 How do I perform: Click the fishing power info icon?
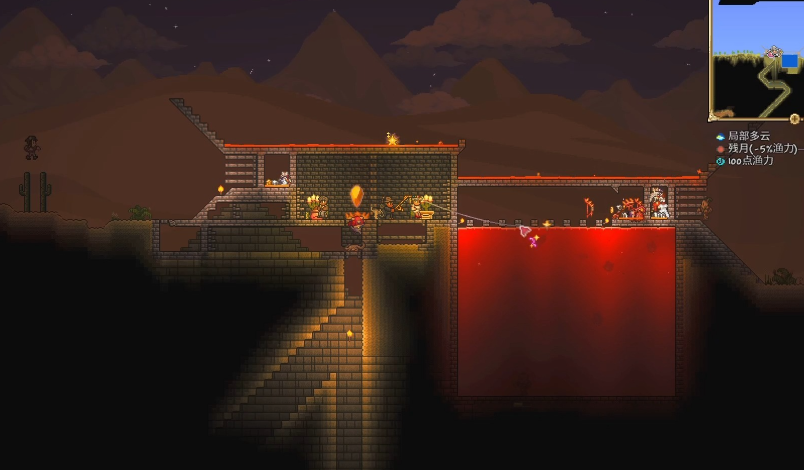pyautogui.click(x=720, y=160)
